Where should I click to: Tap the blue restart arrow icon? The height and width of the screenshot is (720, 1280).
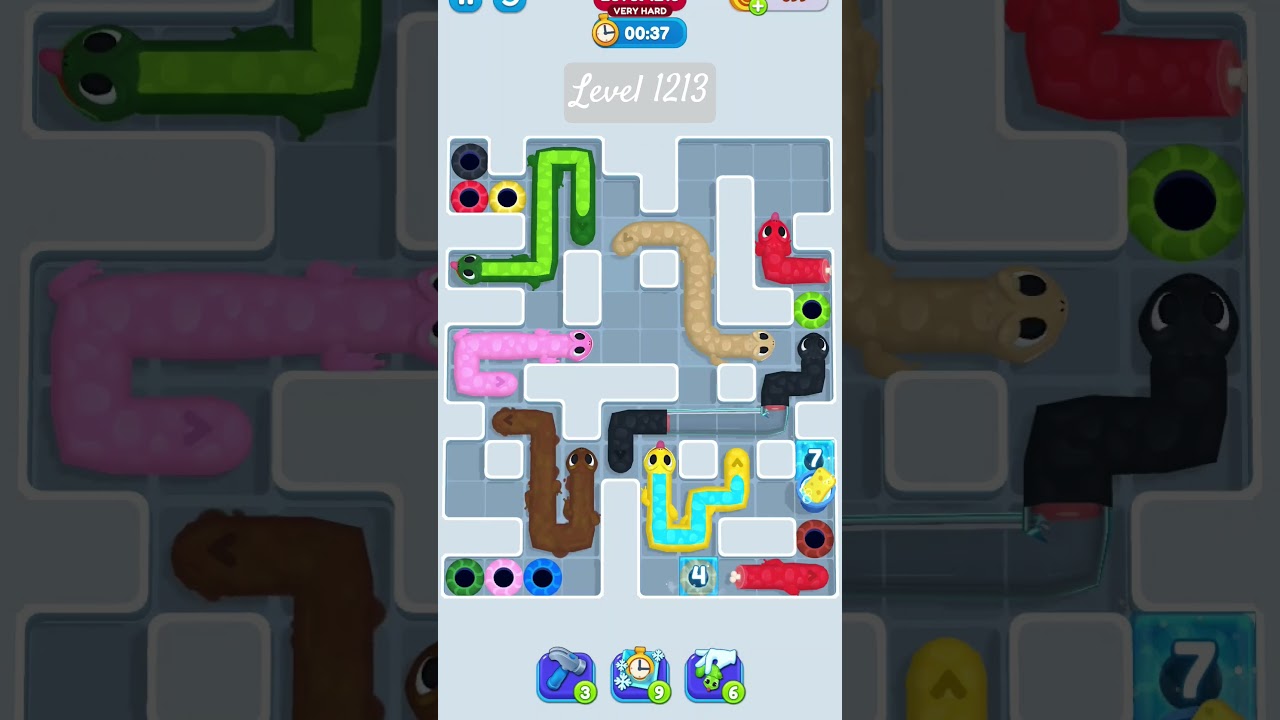(x=510, y=4)
